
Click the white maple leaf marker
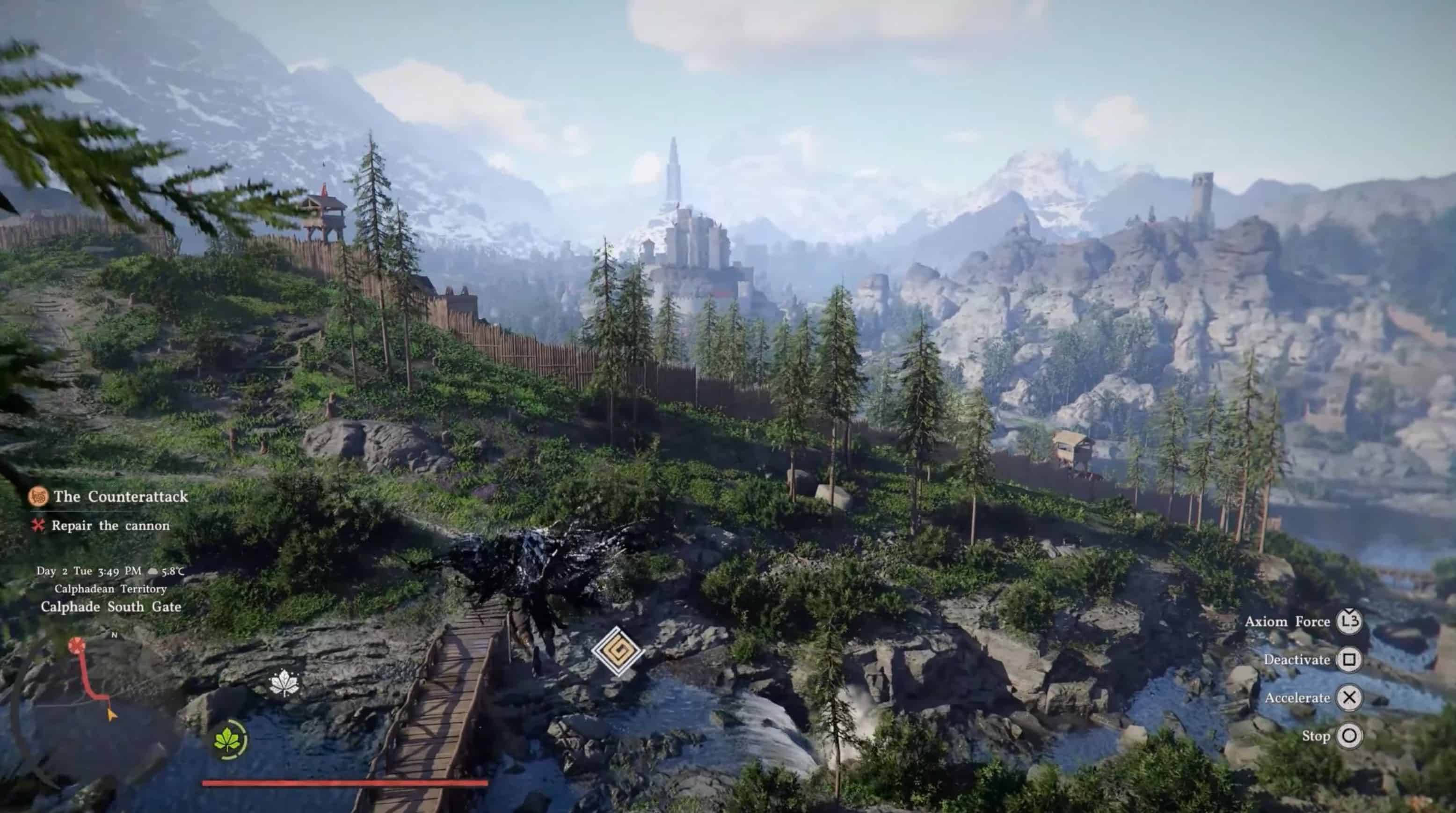[284, 683]
